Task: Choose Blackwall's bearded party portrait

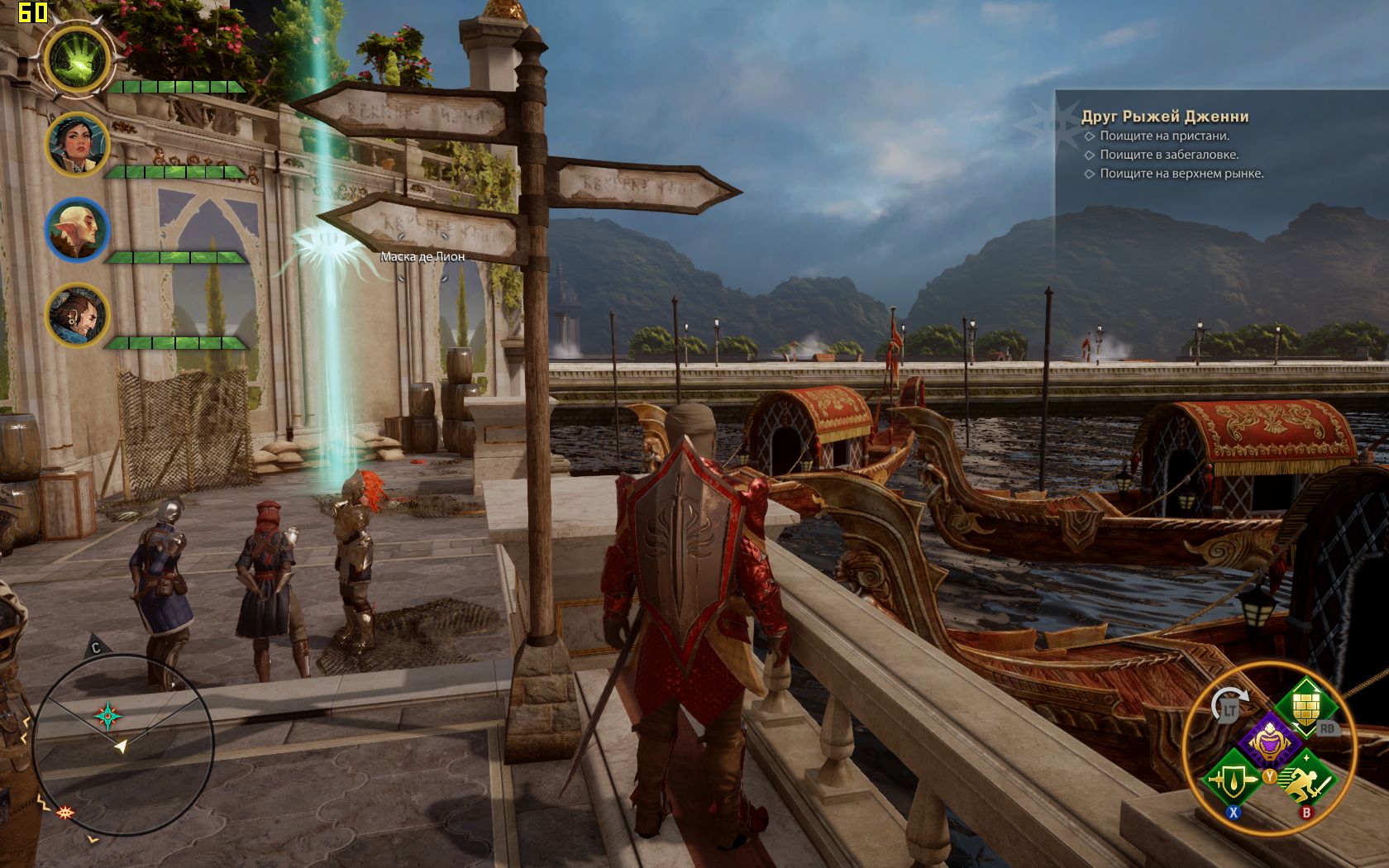Action: tap(77, 315)
